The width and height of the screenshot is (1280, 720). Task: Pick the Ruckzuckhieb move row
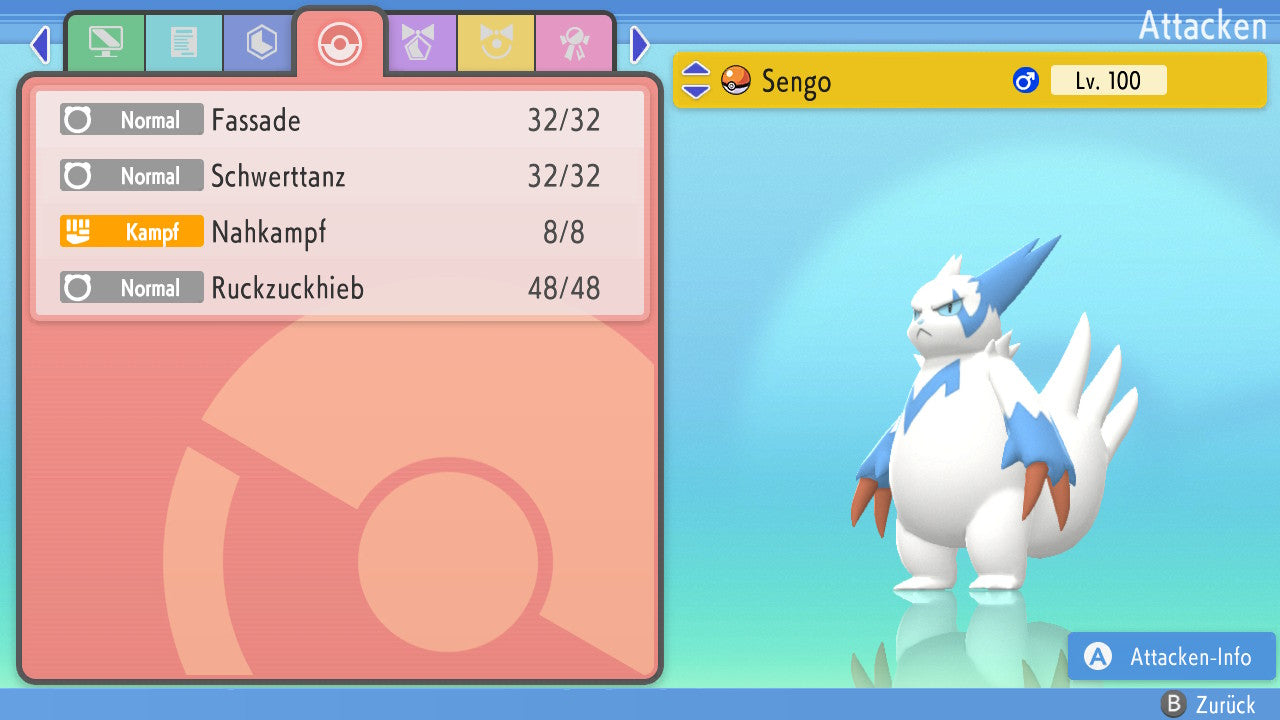(x=340, y=289)
